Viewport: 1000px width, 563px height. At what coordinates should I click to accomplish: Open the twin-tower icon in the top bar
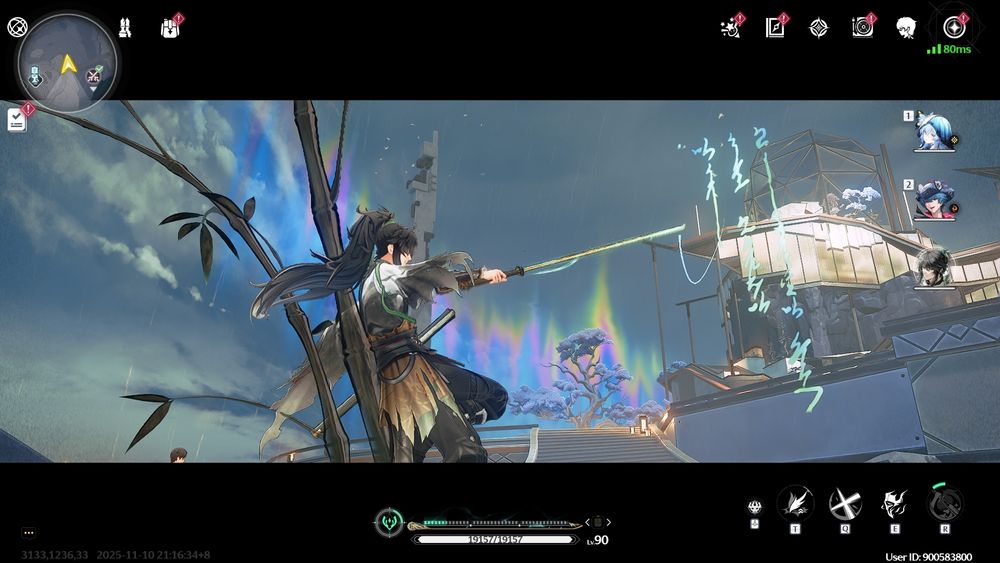[125, 27]
